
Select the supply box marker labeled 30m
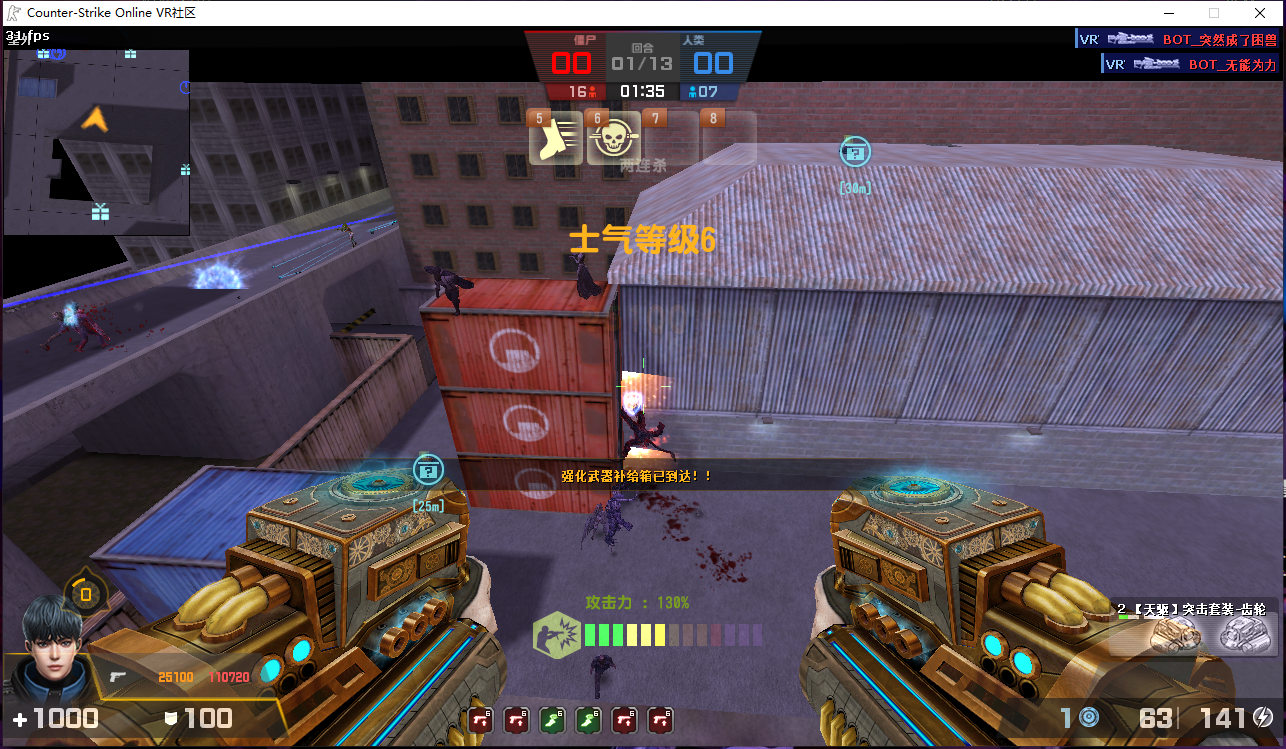point(855,151)
